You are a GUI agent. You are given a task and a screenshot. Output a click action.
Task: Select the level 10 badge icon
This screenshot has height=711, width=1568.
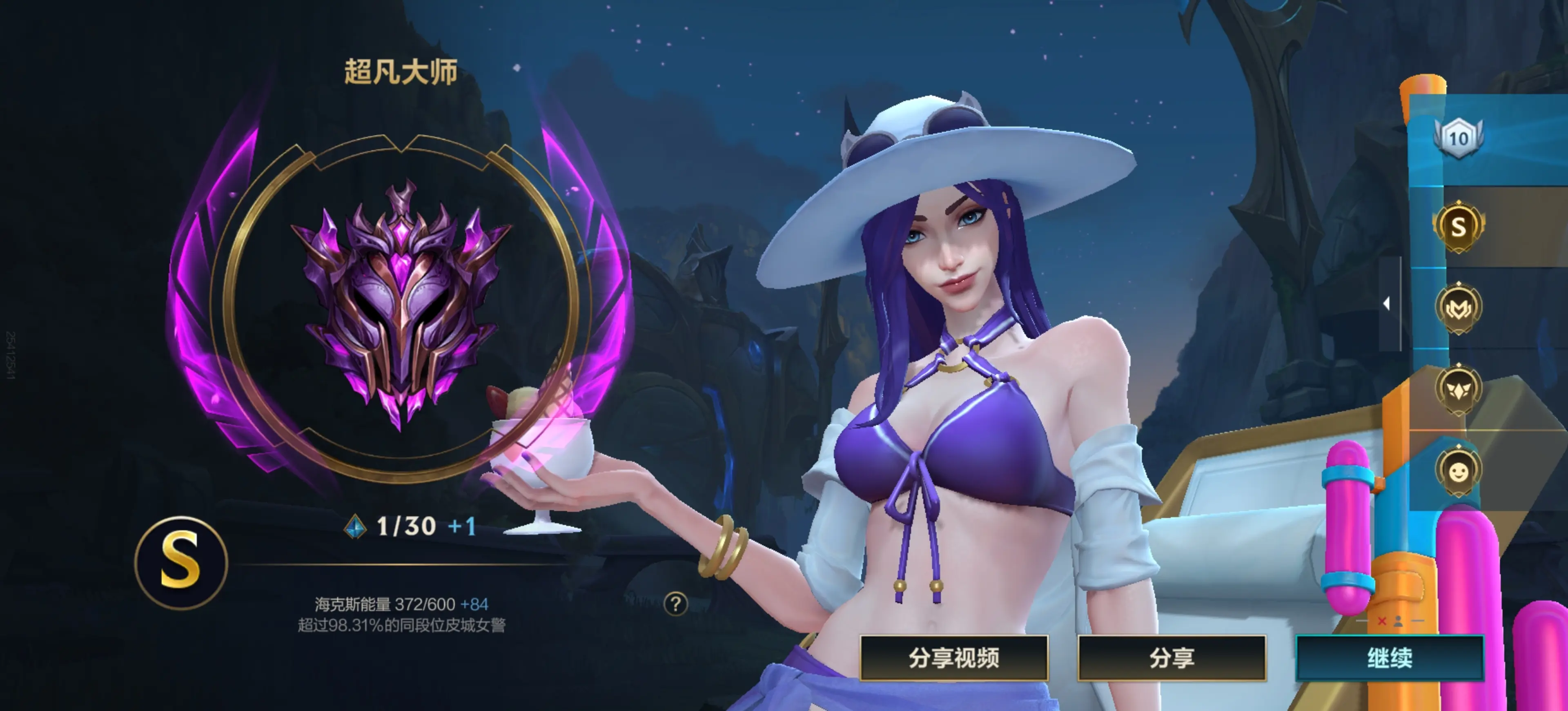click(x=1458, y=138)
